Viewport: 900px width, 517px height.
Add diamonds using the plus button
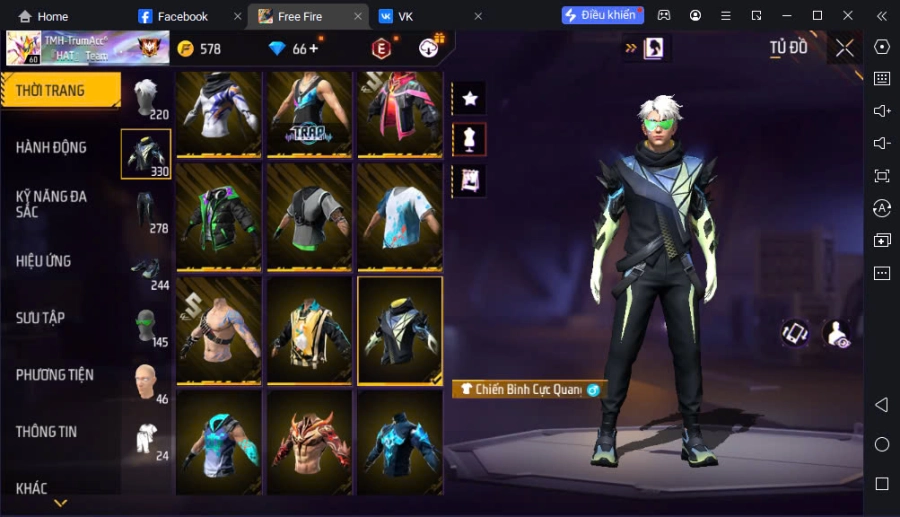314,48
